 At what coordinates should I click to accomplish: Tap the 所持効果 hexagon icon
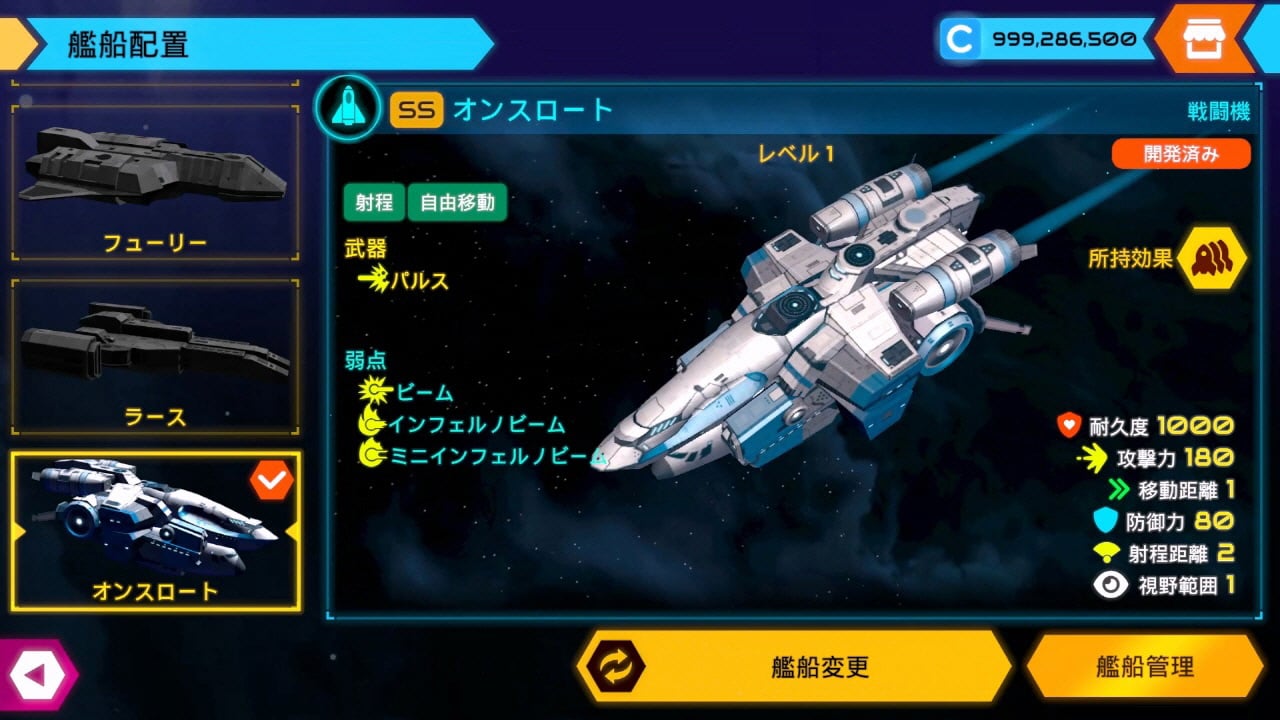[x=1211, y=258]
